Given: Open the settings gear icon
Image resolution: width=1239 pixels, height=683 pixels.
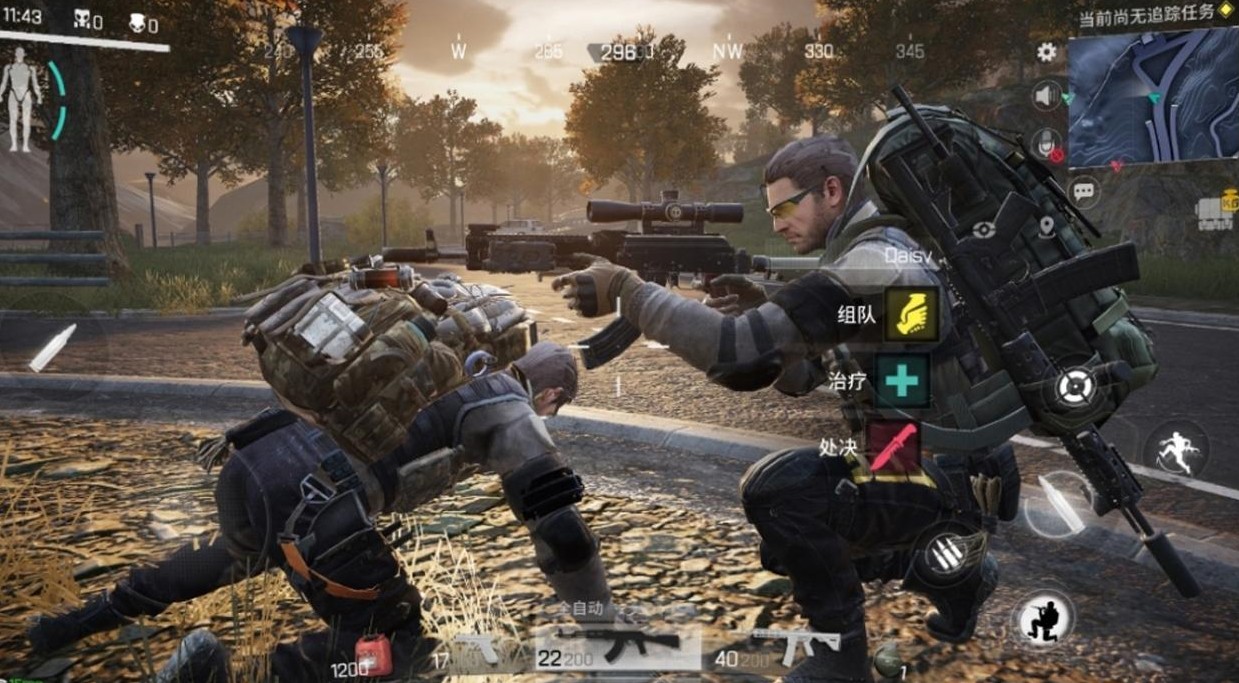Looking at the screenshot, I should 1047,52.
